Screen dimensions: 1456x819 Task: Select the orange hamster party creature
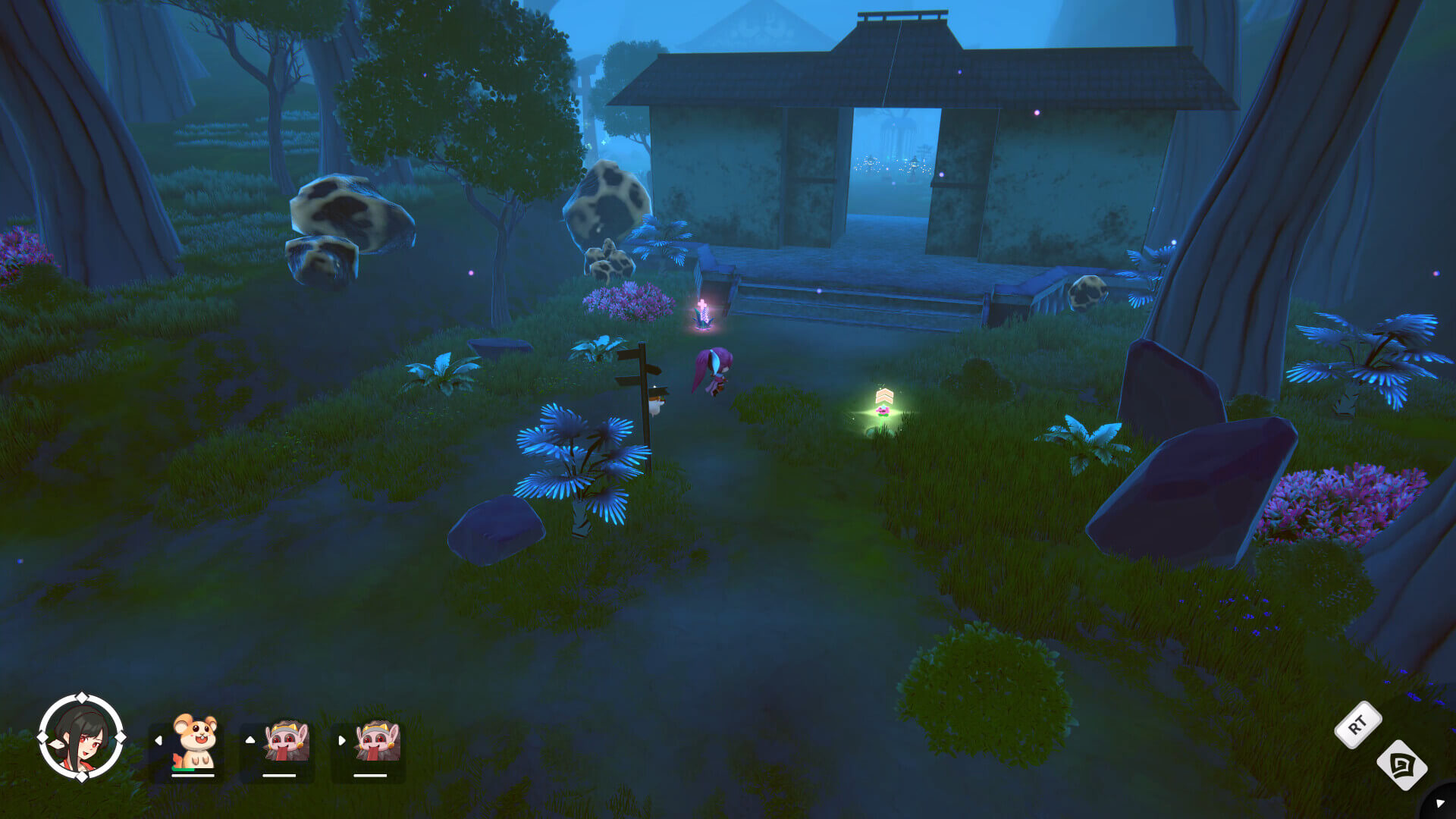pos(195,742)
